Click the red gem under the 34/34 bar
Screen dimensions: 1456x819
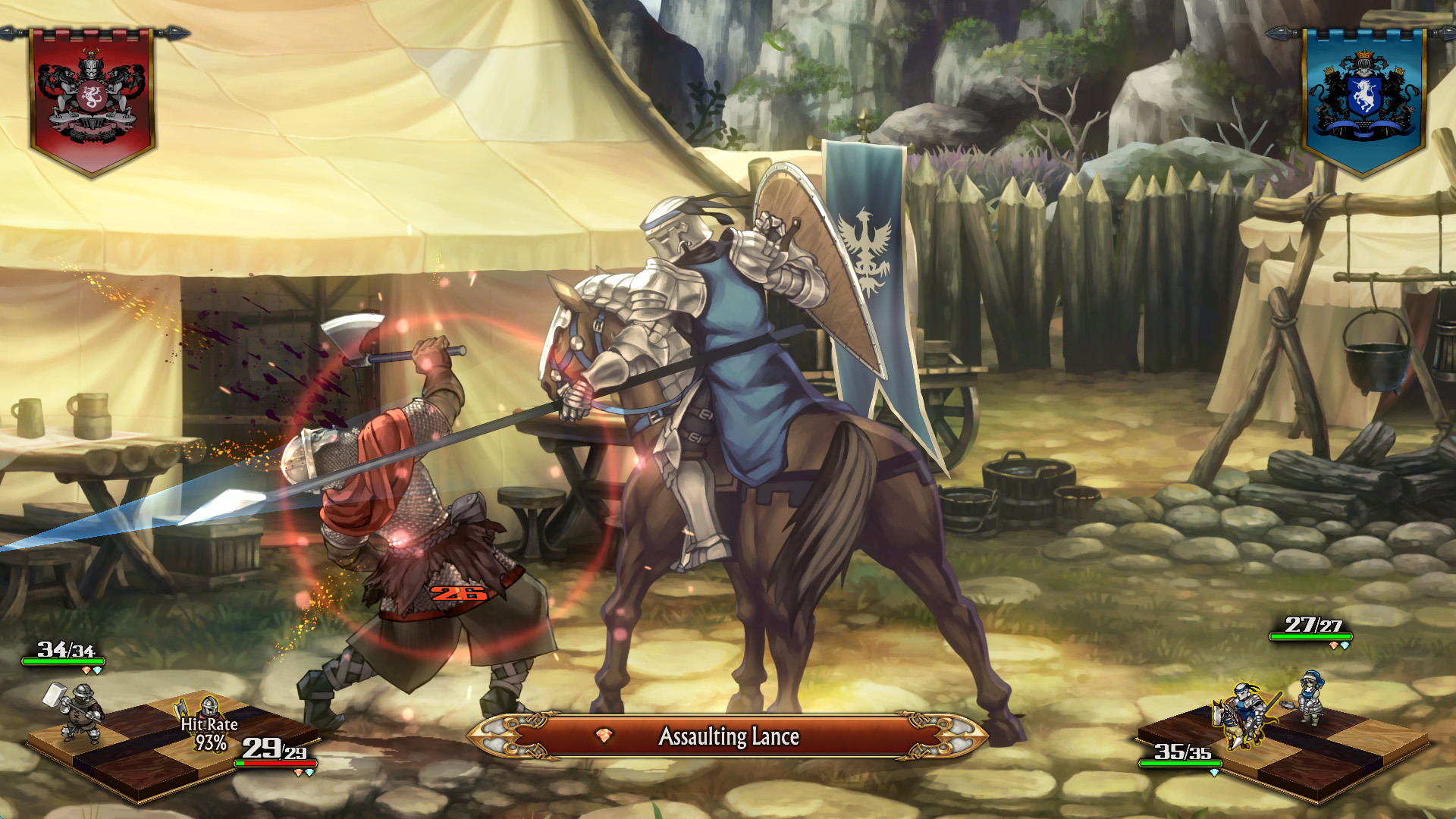(86, 670)
